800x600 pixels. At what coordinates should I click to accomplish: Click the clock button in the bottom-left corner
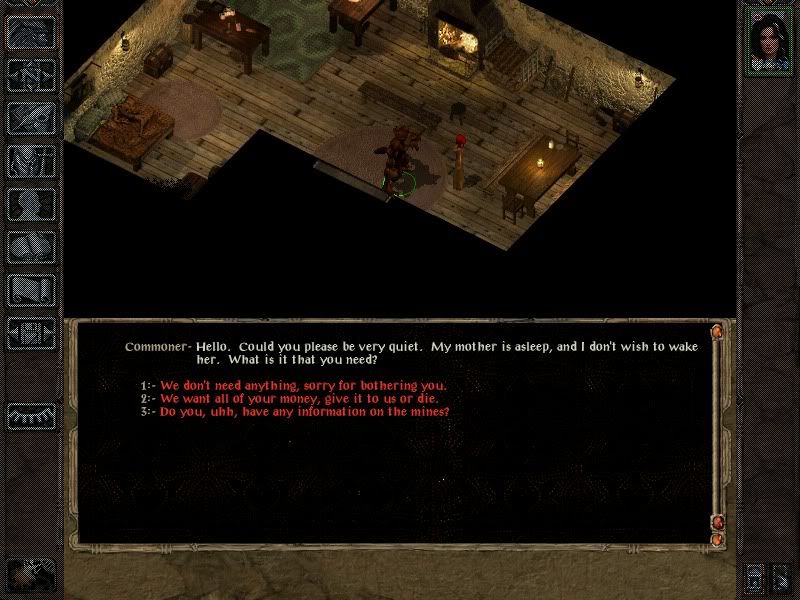(x=30, y=574)
